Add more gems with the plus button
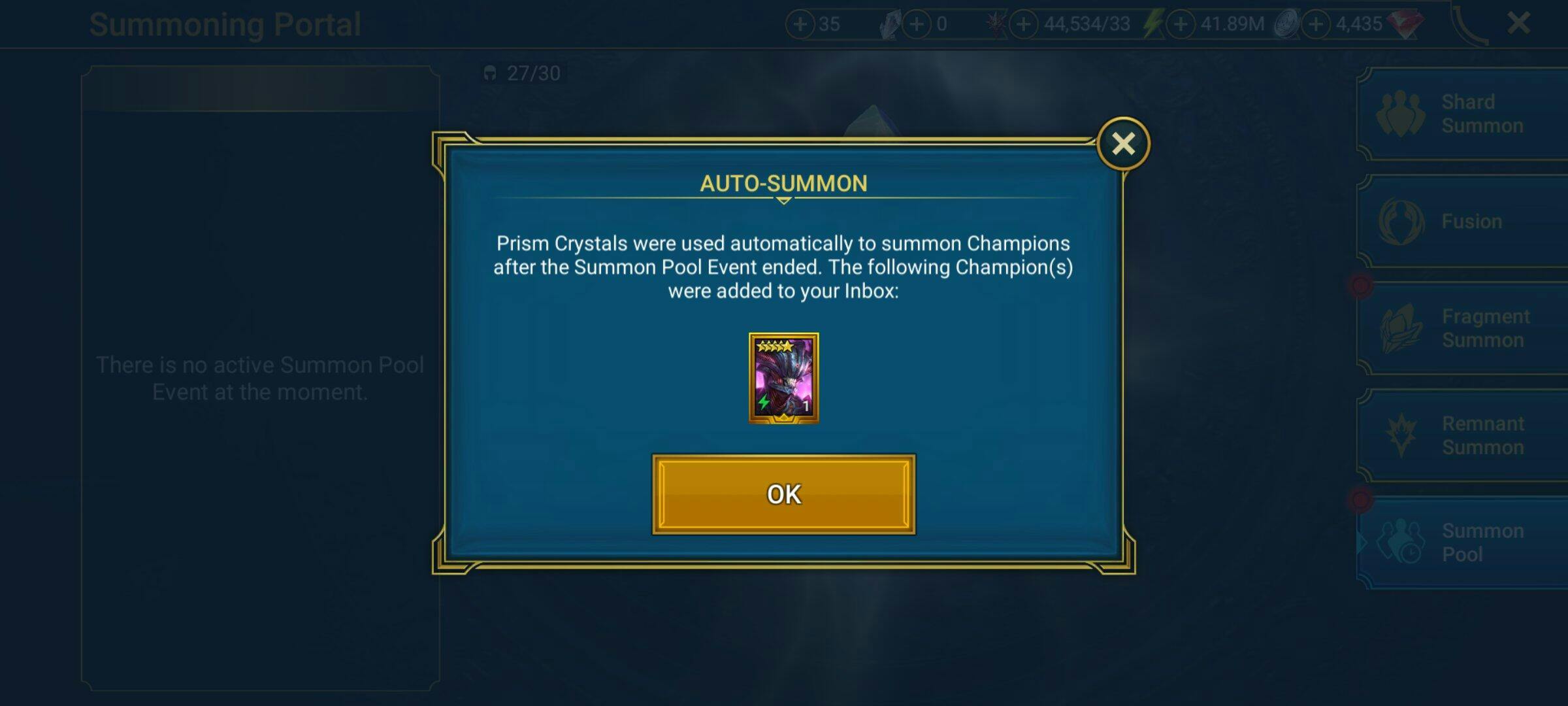 point(1316,25)
